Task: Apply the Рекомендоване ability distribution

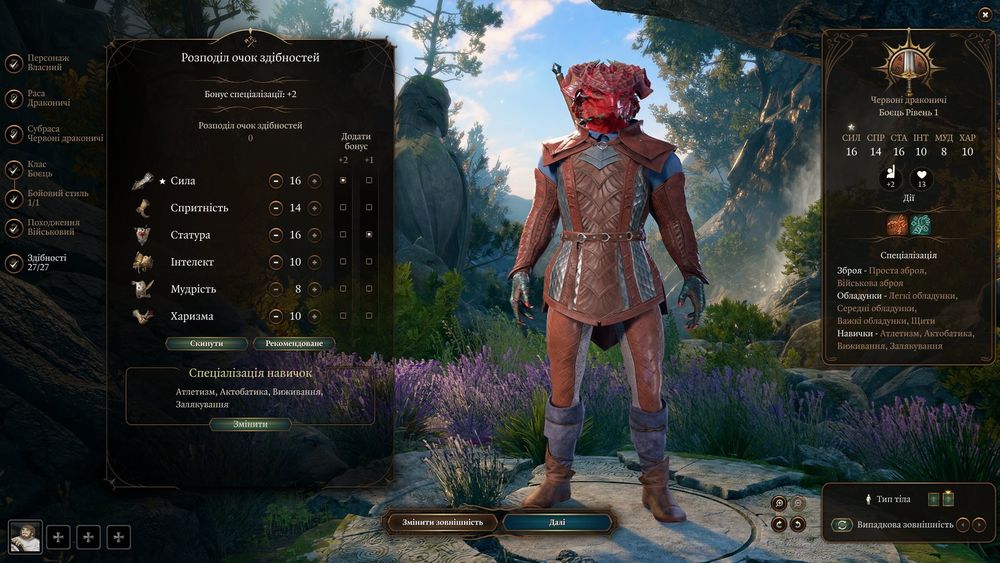Action: [293, 343]
